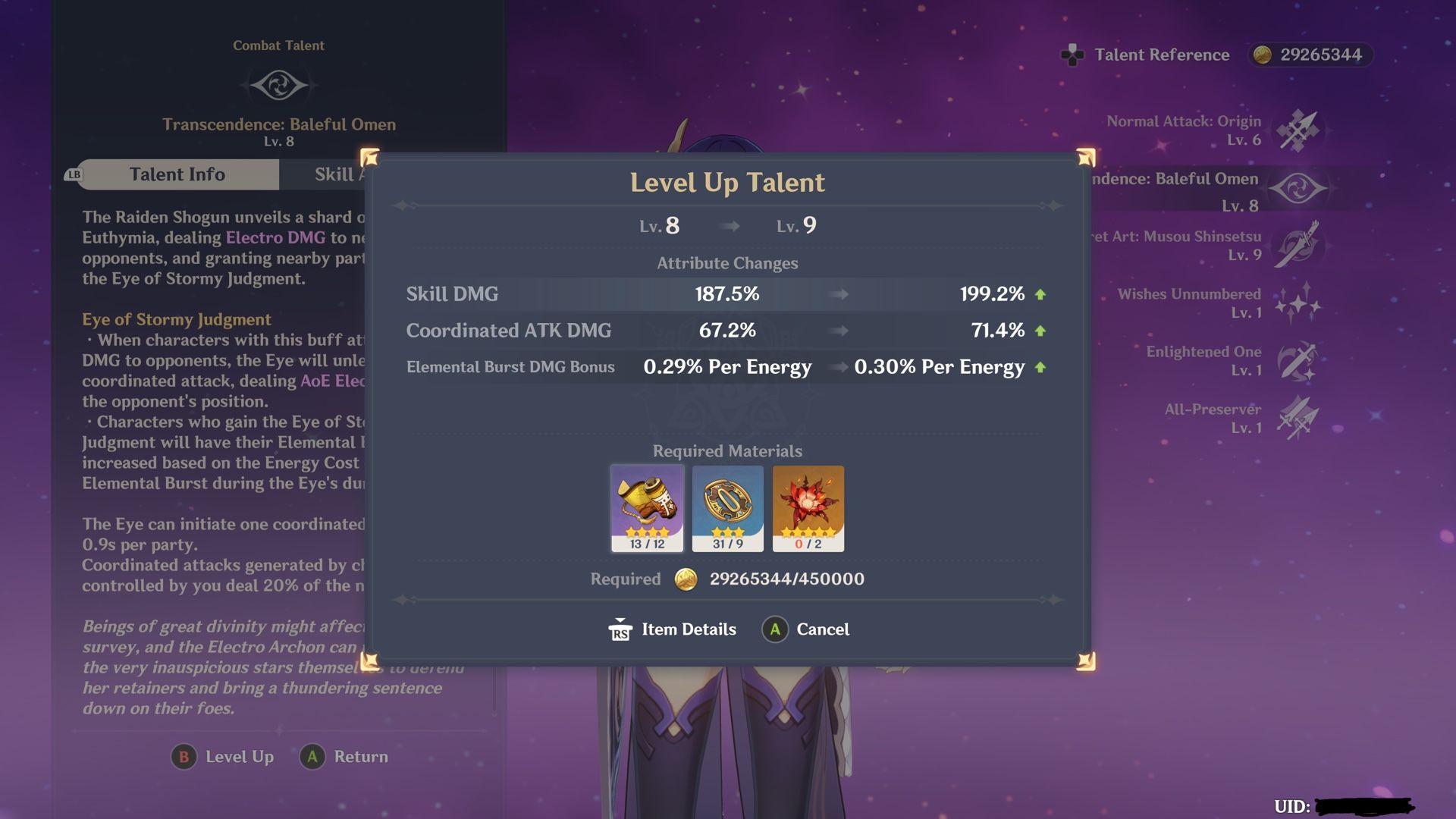Switch to the Talent Info tab

coord(177,174)
